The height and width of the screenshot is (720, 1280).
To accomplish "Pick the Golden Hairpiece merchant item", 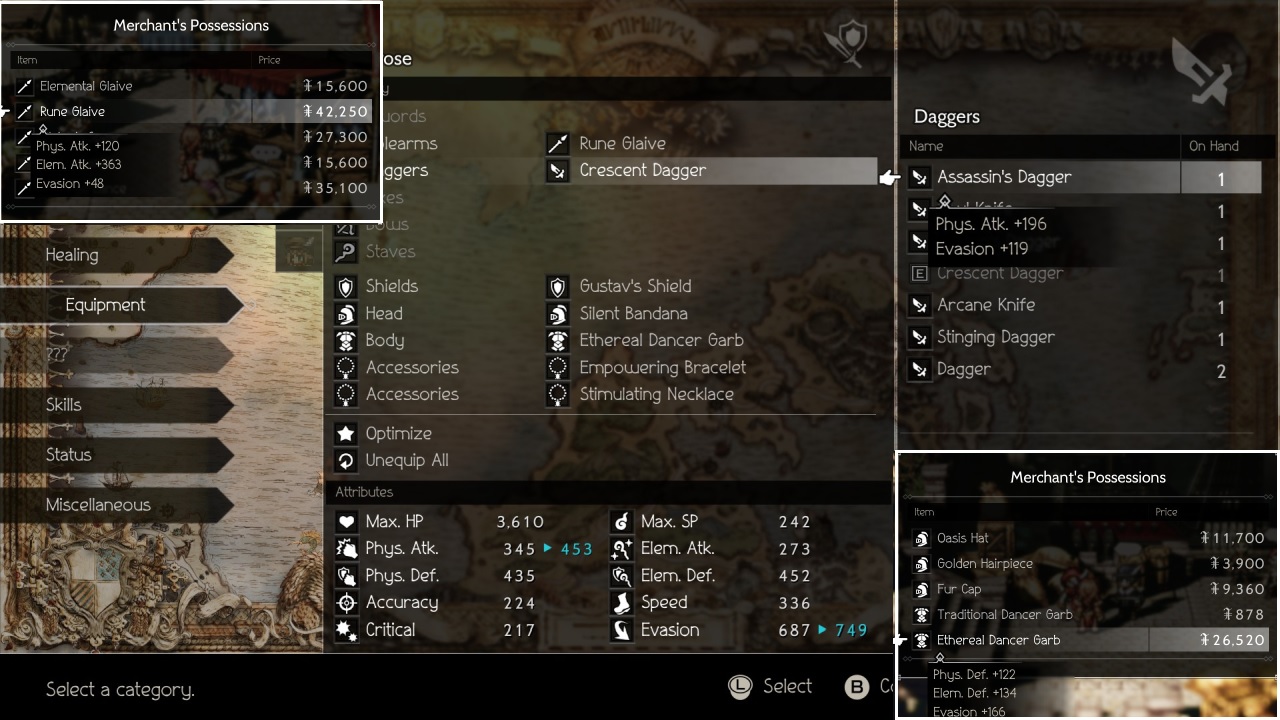I will [985, 564].
